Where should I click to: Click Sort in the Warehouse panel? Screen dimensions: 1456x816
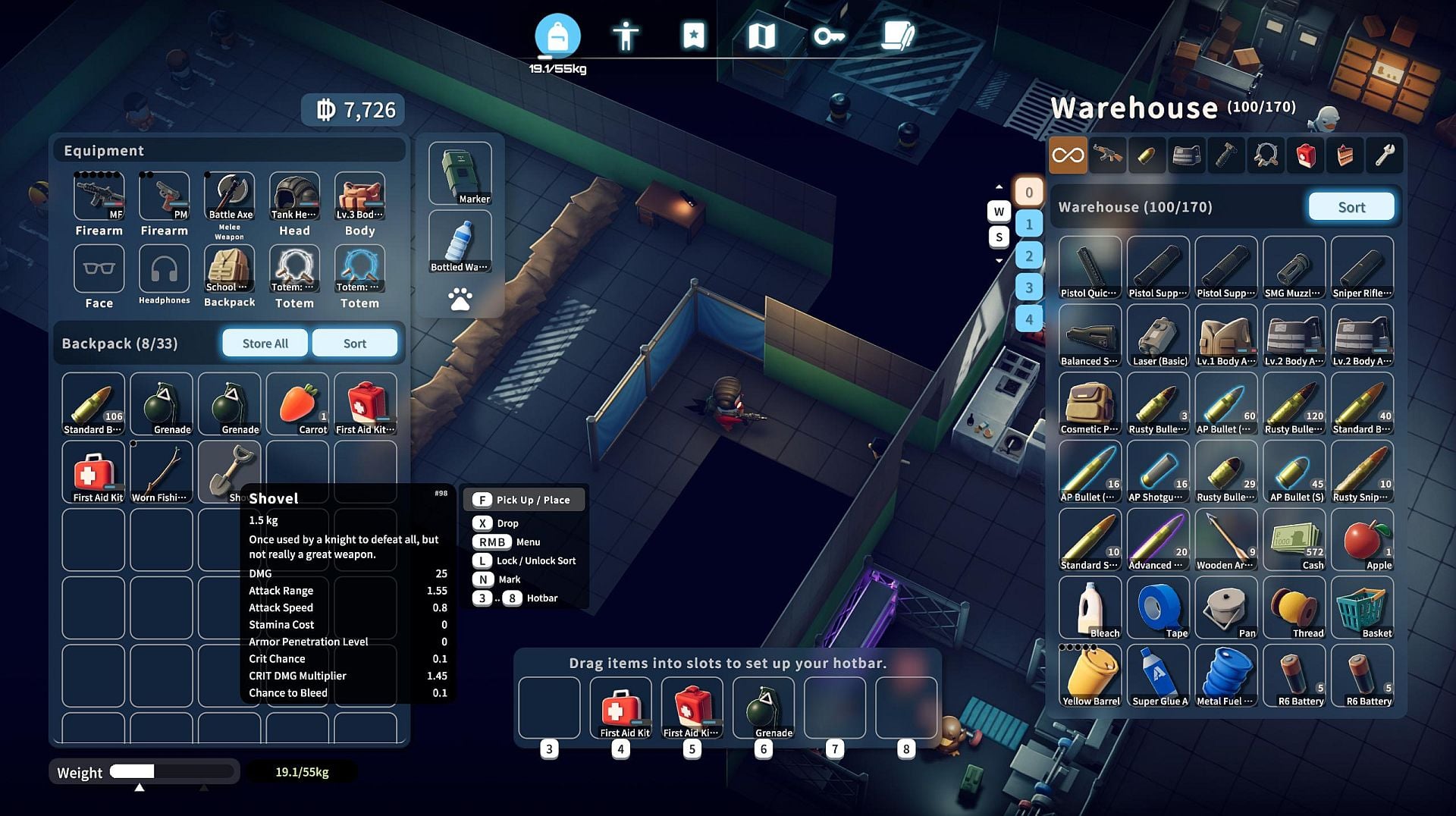click(x=1351, y=206)
